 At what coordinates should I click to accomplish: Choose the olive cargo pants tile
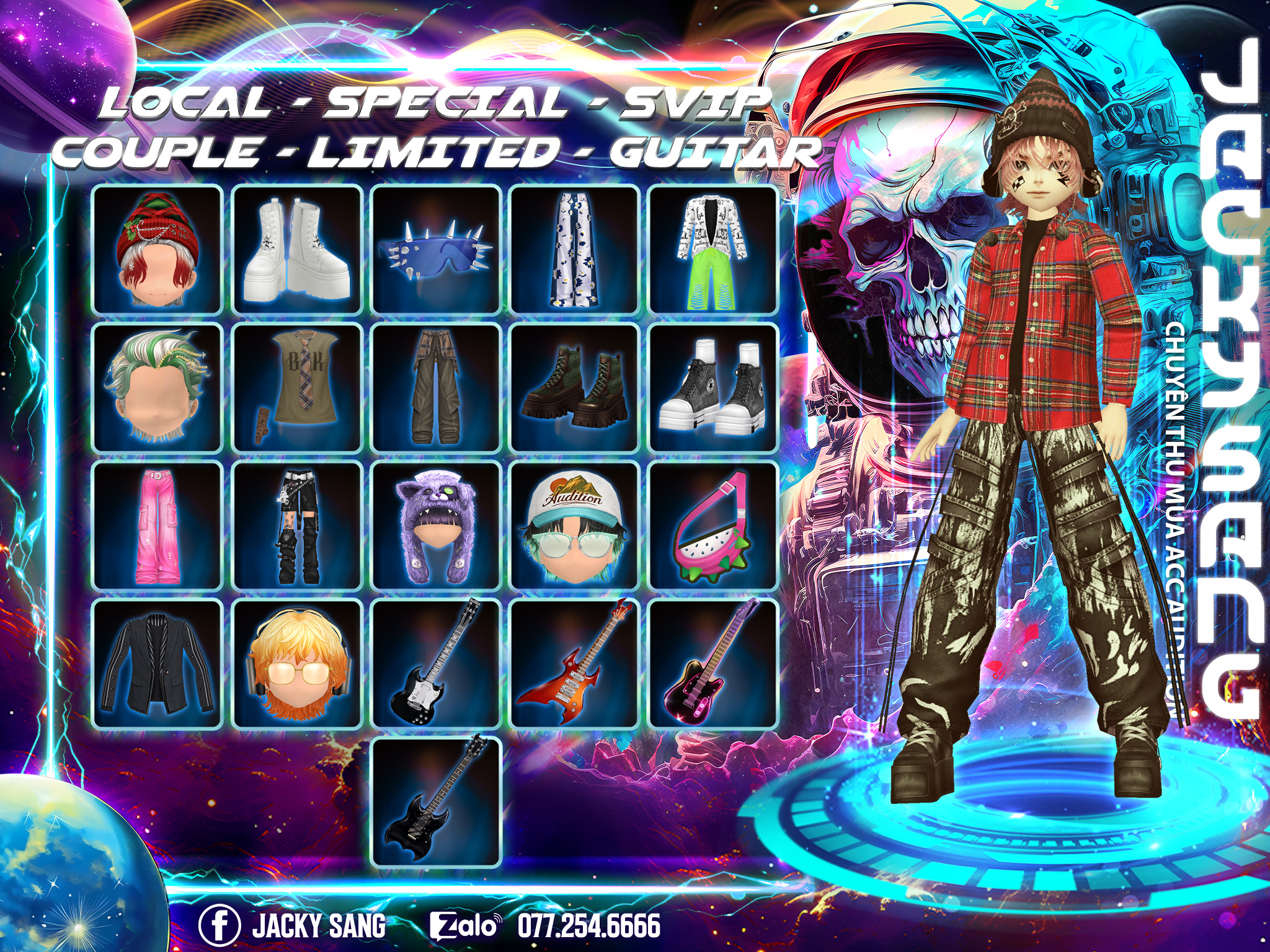(436, 387)
